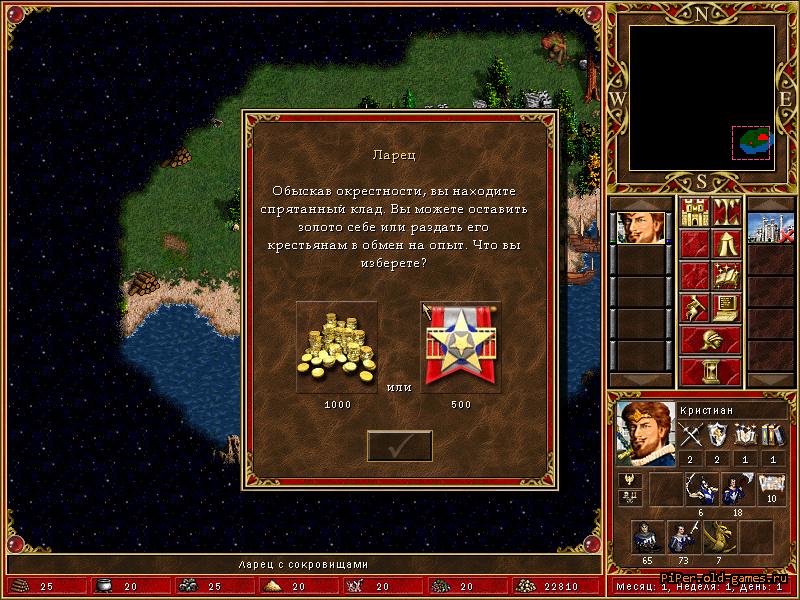Image resolution: width=800 pixels, height=600 pixels.
Task: End the turn with the hourglass button
Action: 710,371
